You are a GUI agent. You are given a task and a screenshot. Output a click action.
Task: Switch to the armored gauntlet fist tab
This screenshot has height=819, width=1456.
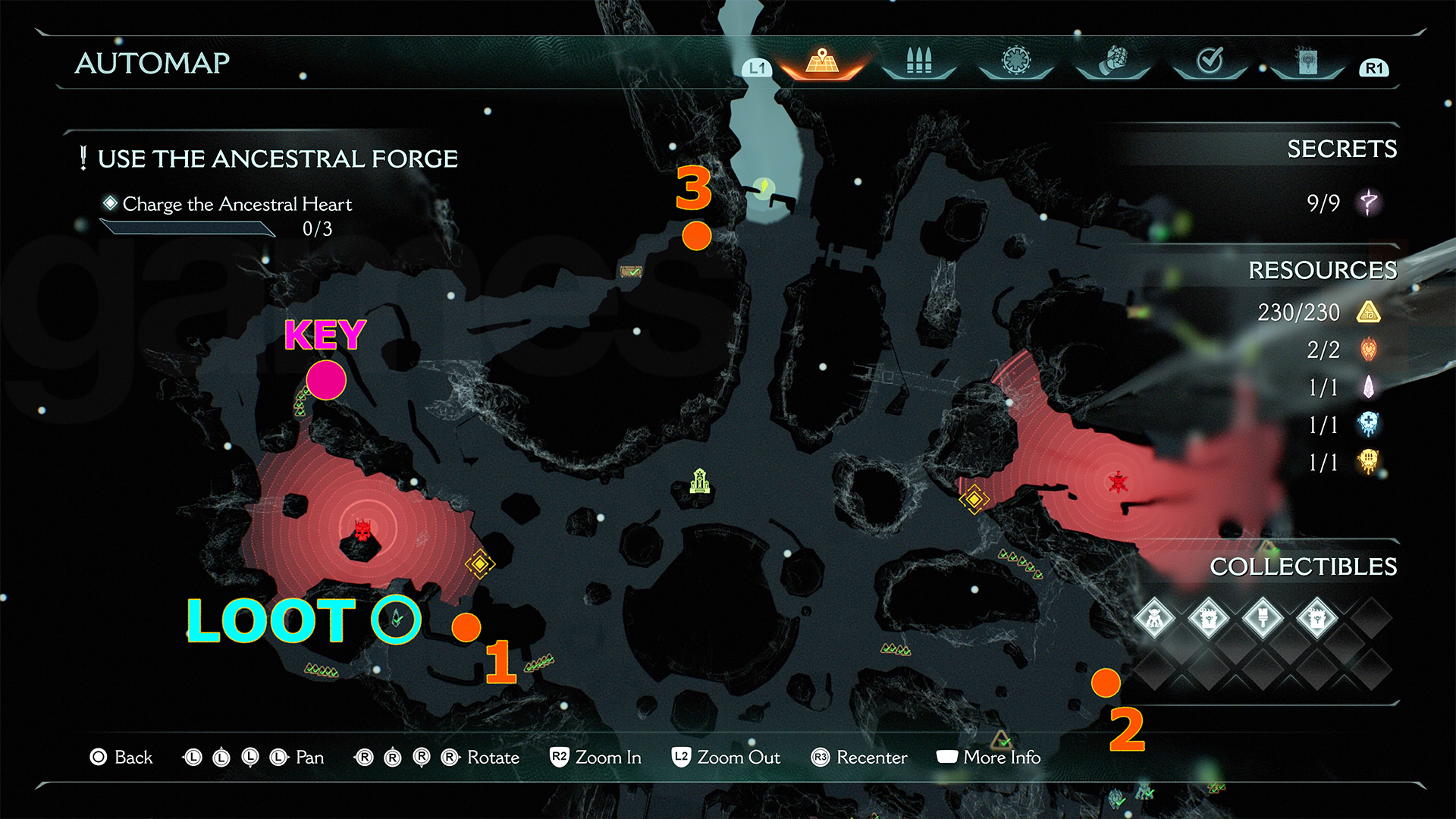(x=1112, y=61)
